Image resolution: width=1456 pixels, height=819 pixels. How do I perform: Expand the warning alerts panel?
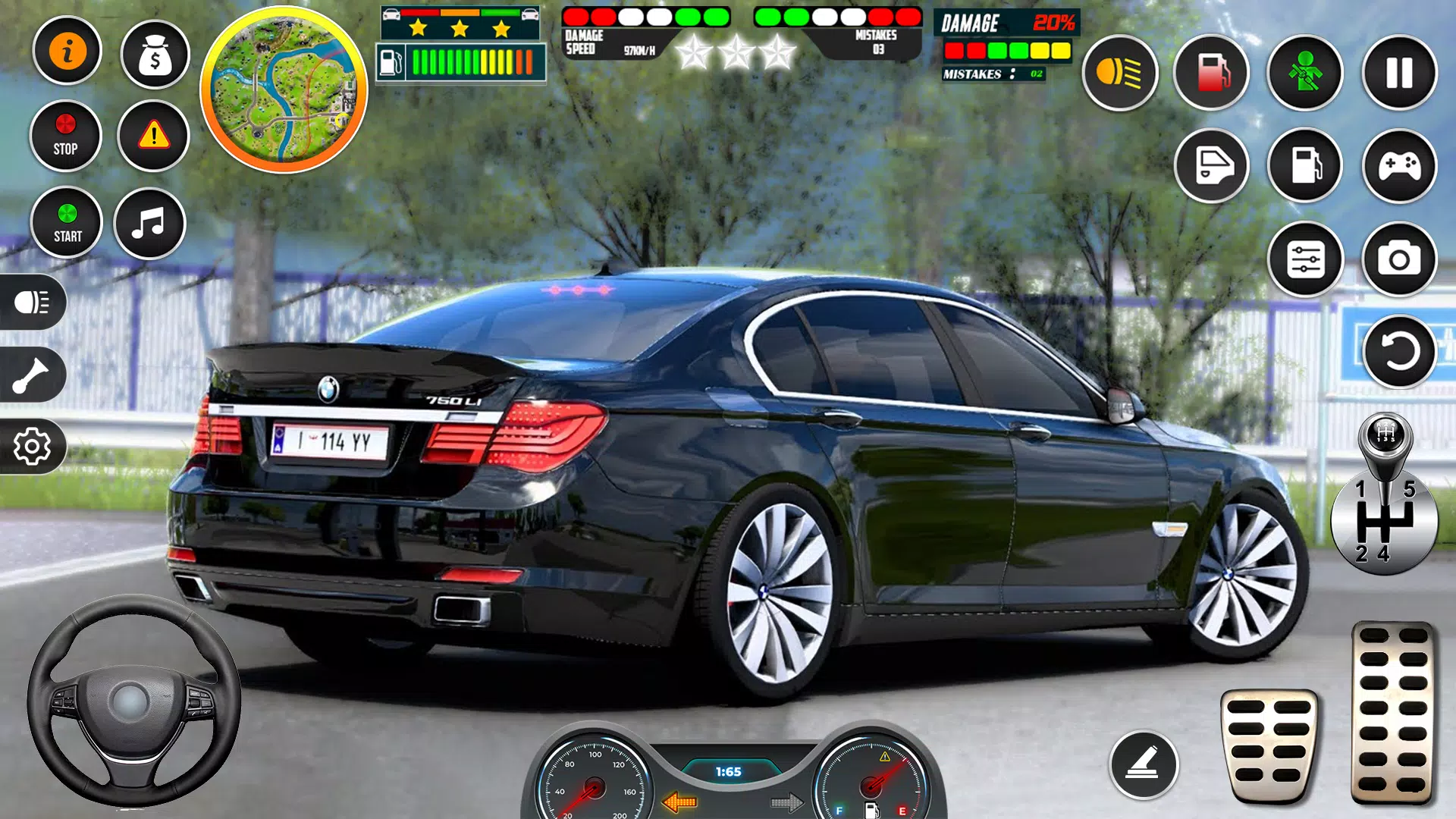[x=154, y=135]
